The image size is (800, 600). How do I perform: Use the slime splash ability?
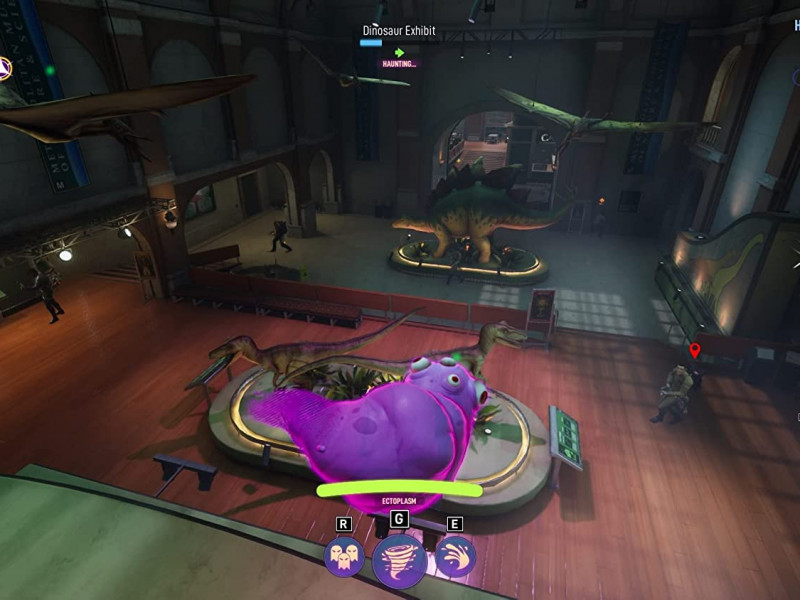click(x=455, y=557)
